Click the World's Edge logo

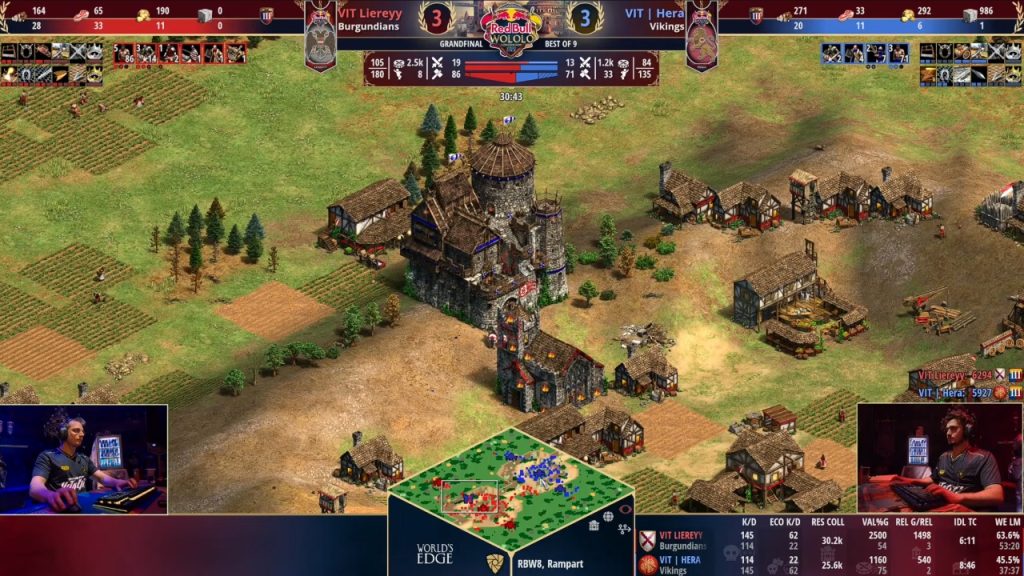(x=435, y=552)
